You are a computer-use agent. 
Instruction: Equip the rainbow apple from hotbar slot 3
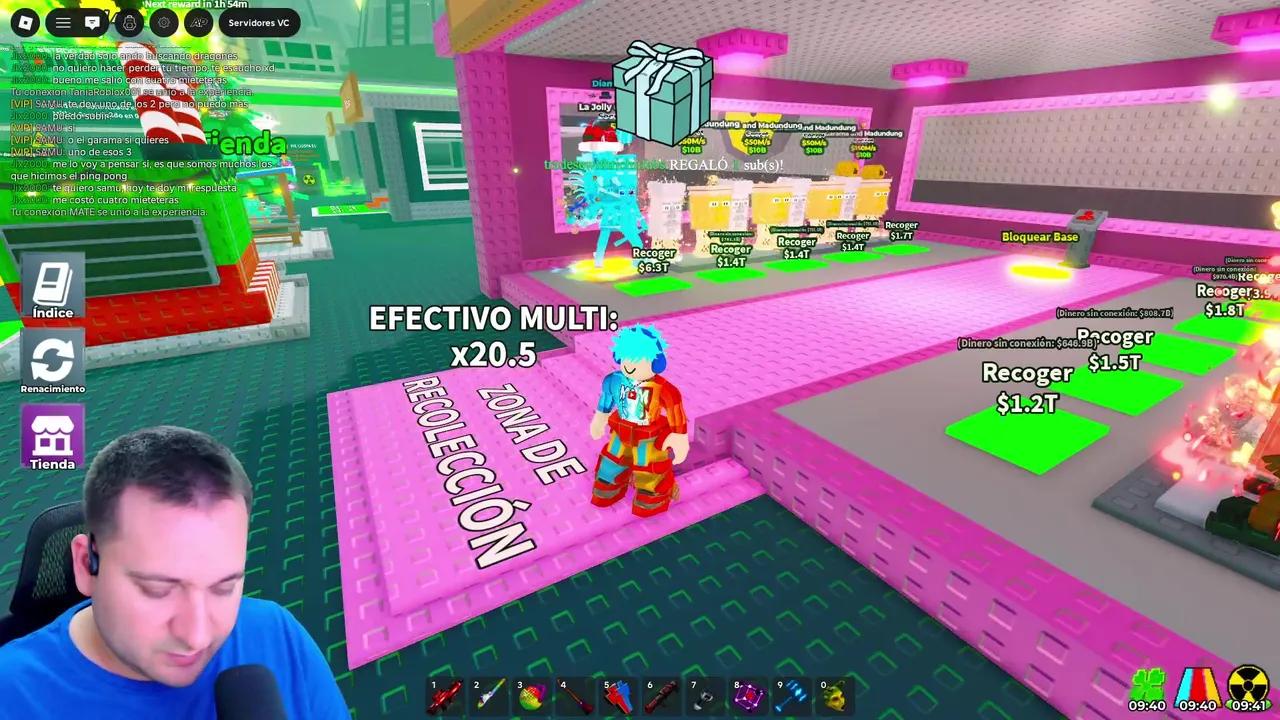(x=532, y=695)
